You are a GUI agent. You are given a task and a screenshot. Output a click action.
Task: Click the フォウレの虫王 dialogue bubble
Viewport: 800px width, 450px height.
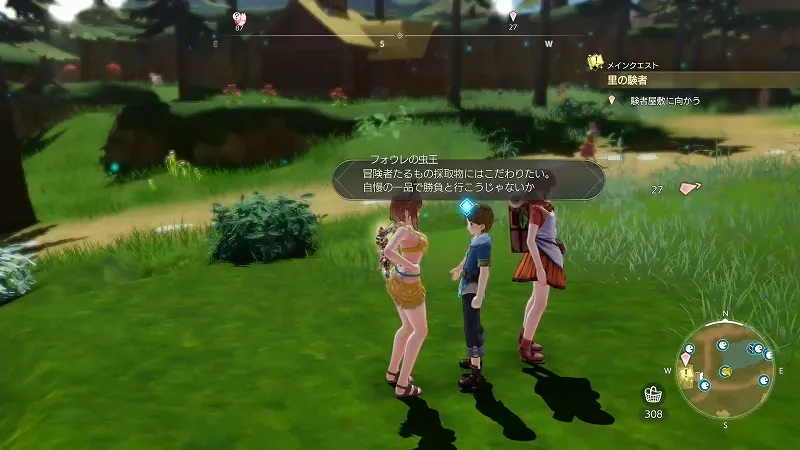(x=468, y=179)
